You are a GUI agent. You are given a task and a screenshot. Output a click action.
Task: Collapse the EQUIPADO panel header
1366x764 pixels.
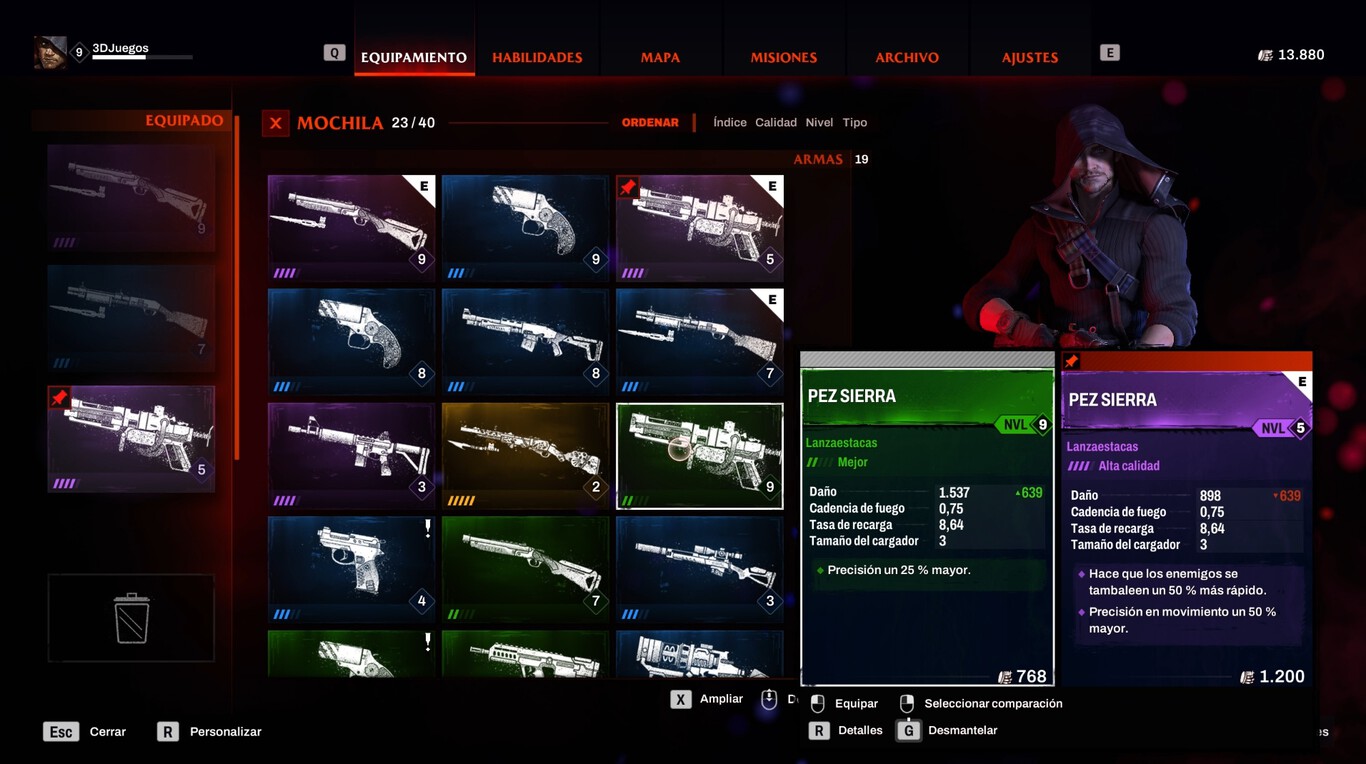[184, 119]
